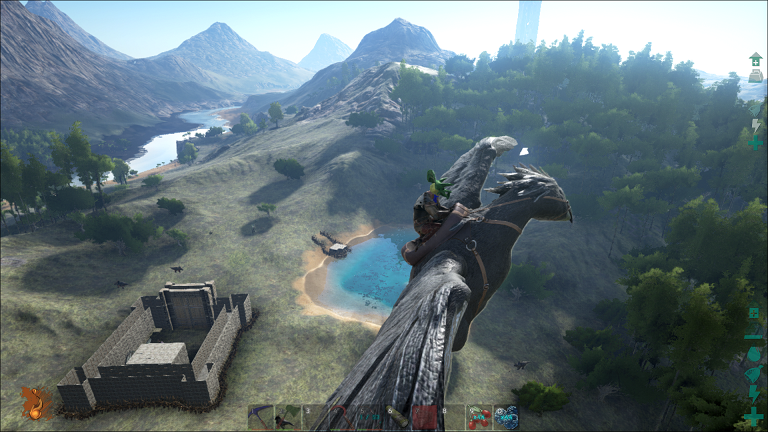Select the spyglass hotbar slot
The width and height of the screenshot is (768, 432).
click(398, 417)
